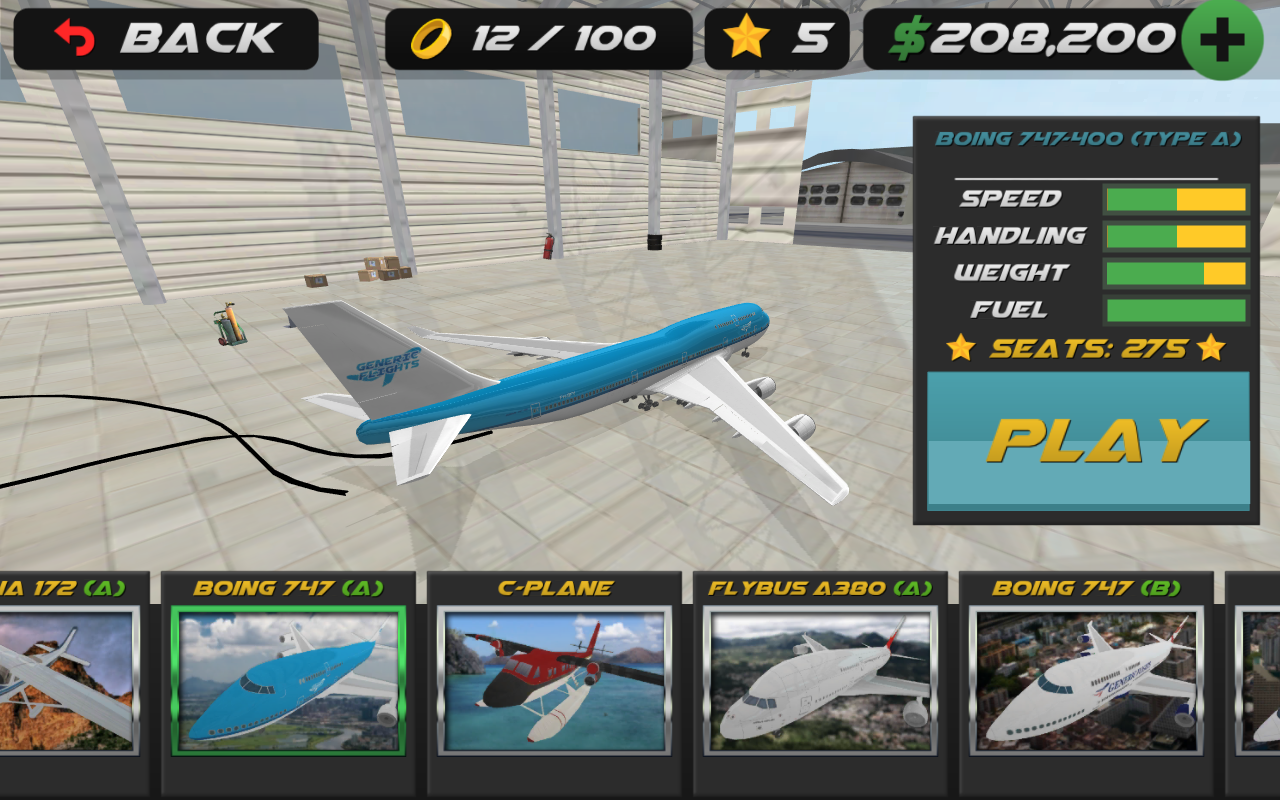
Task: Click the FUEL stat bar
Action: [1174, 312]
